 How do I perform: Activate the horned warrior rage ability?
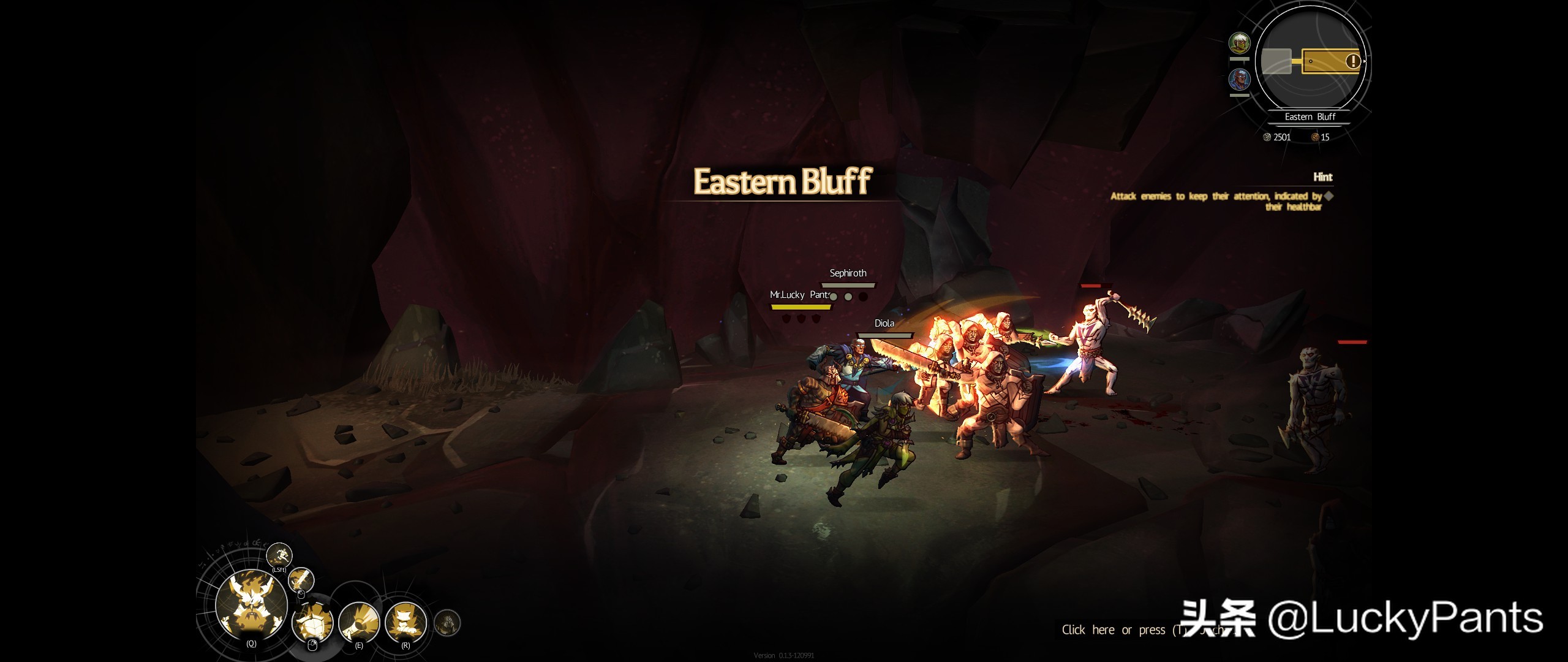(x=251, y=604)
